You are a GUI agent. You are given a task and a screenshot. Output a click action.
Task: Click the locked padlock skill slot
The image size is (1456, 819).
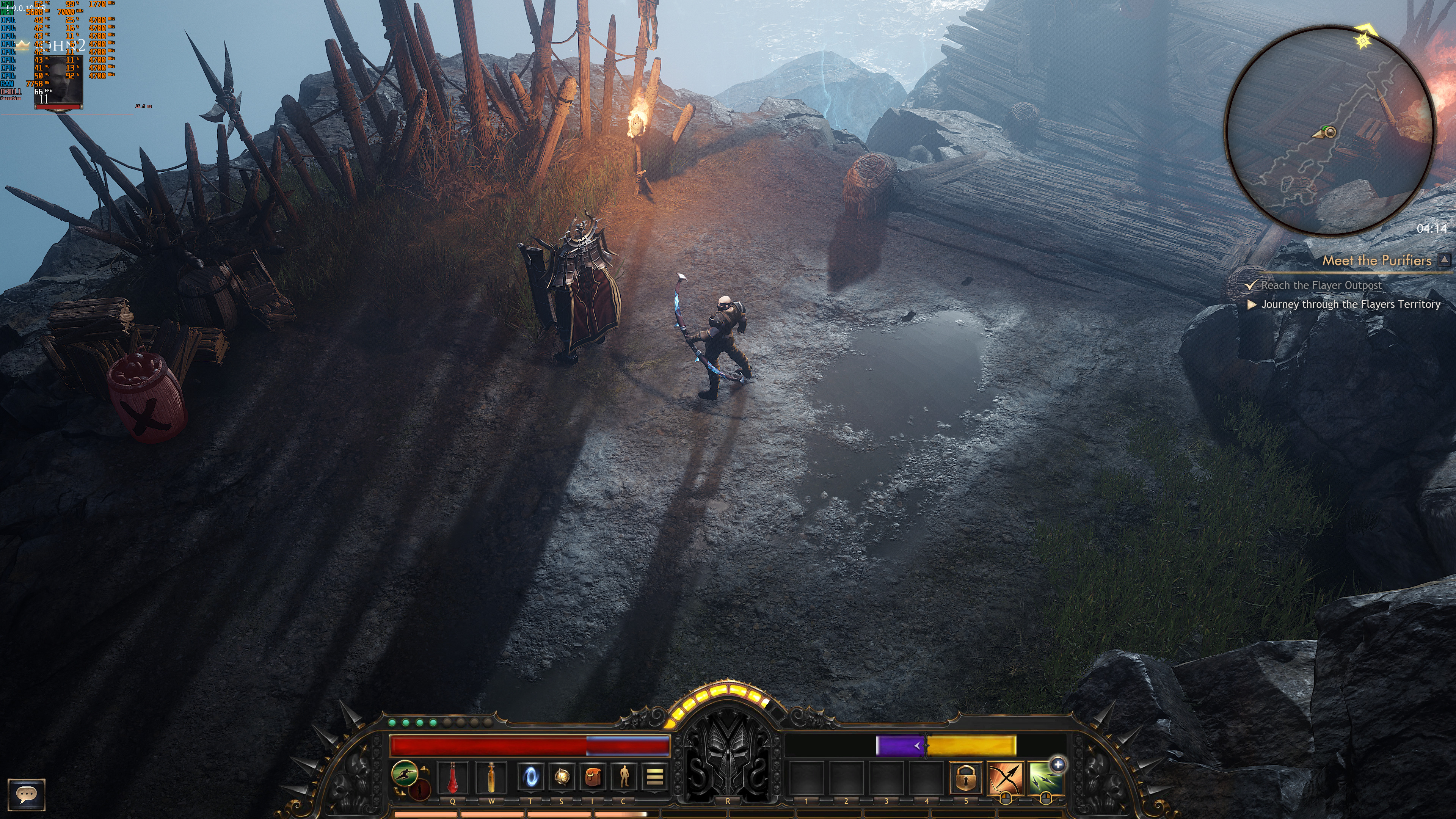coord(965,779)
